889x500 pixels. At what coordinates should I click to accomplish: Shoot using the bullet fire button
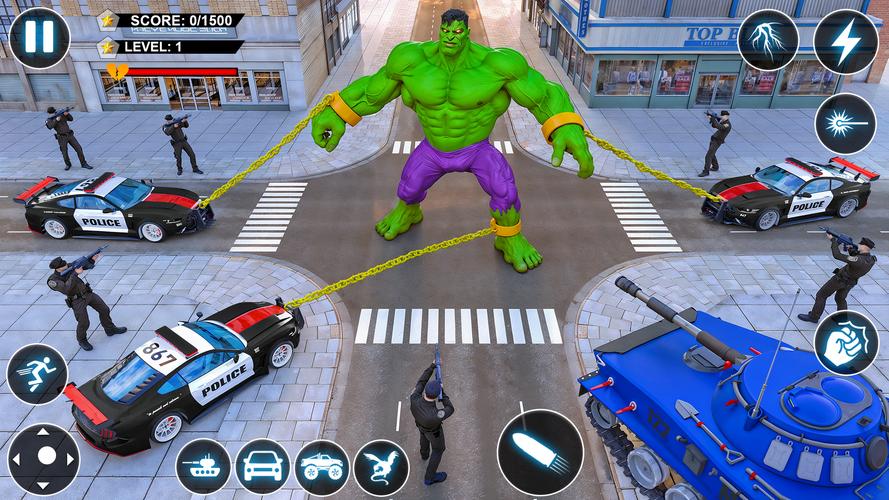point(540,452)
